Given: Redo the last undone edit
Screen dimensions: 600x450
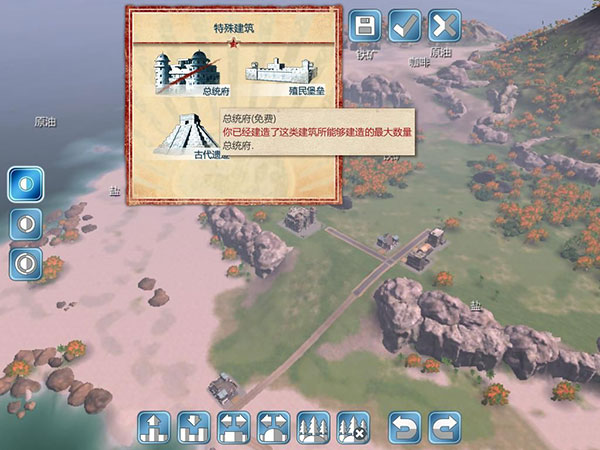Looking at the screenshot, I should click(x=443, y=427).
